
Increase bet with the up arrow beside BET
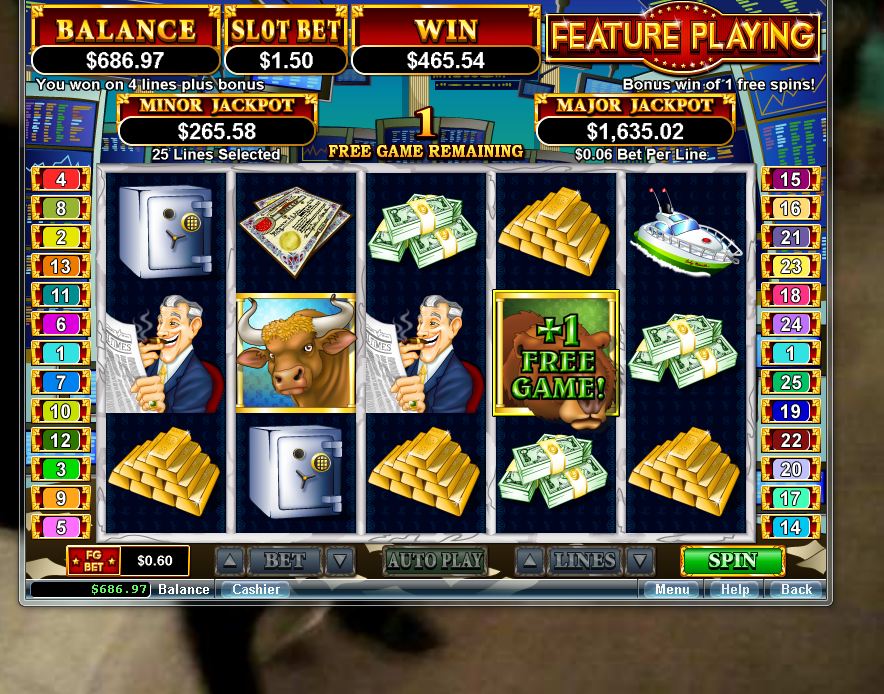(229, 561)
